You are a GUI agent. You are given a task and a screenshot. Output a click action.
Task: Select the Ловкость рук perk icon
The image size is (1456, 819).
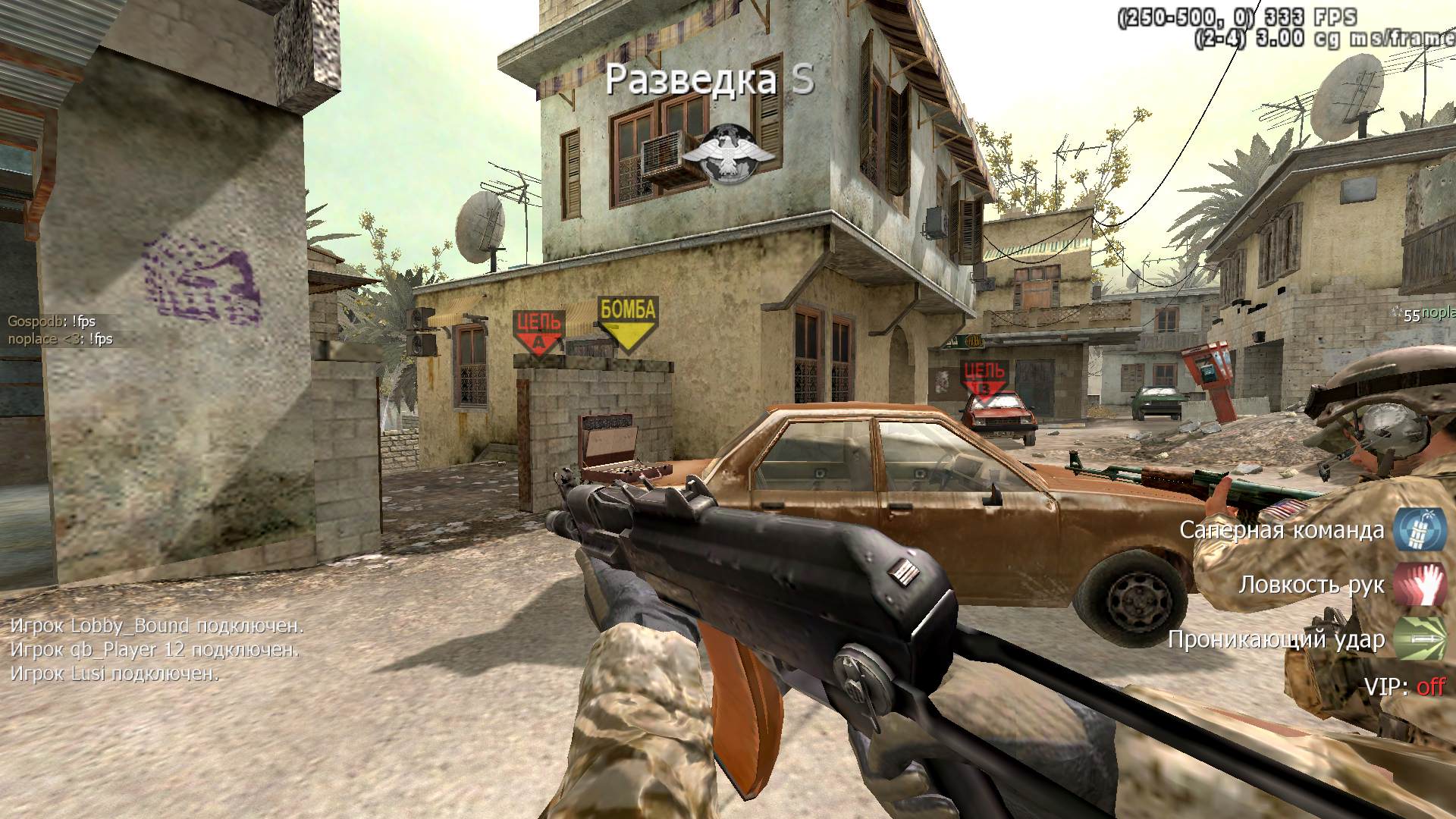coord(1419,585)
